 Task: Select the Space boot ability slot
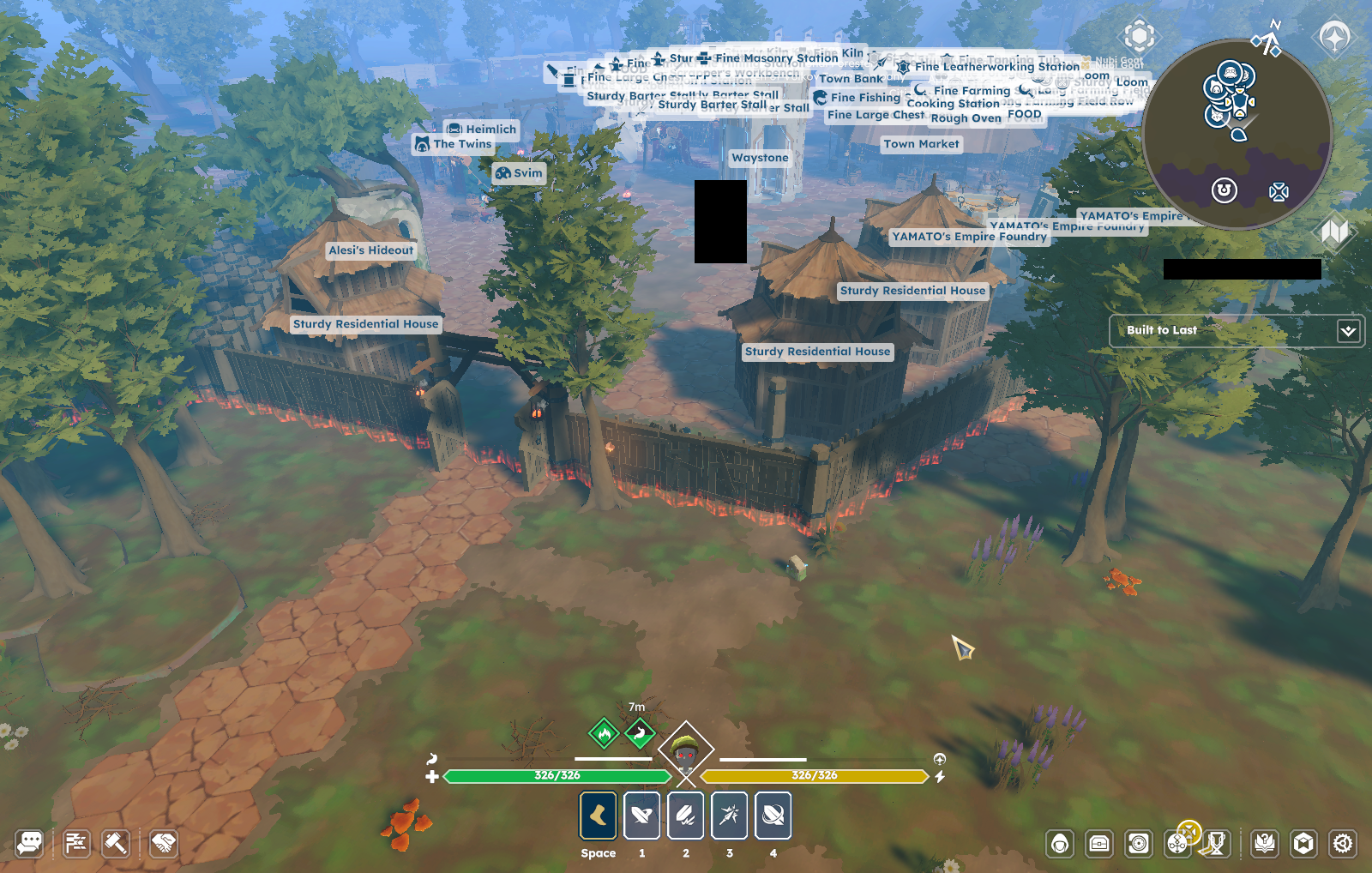point(599,816)
